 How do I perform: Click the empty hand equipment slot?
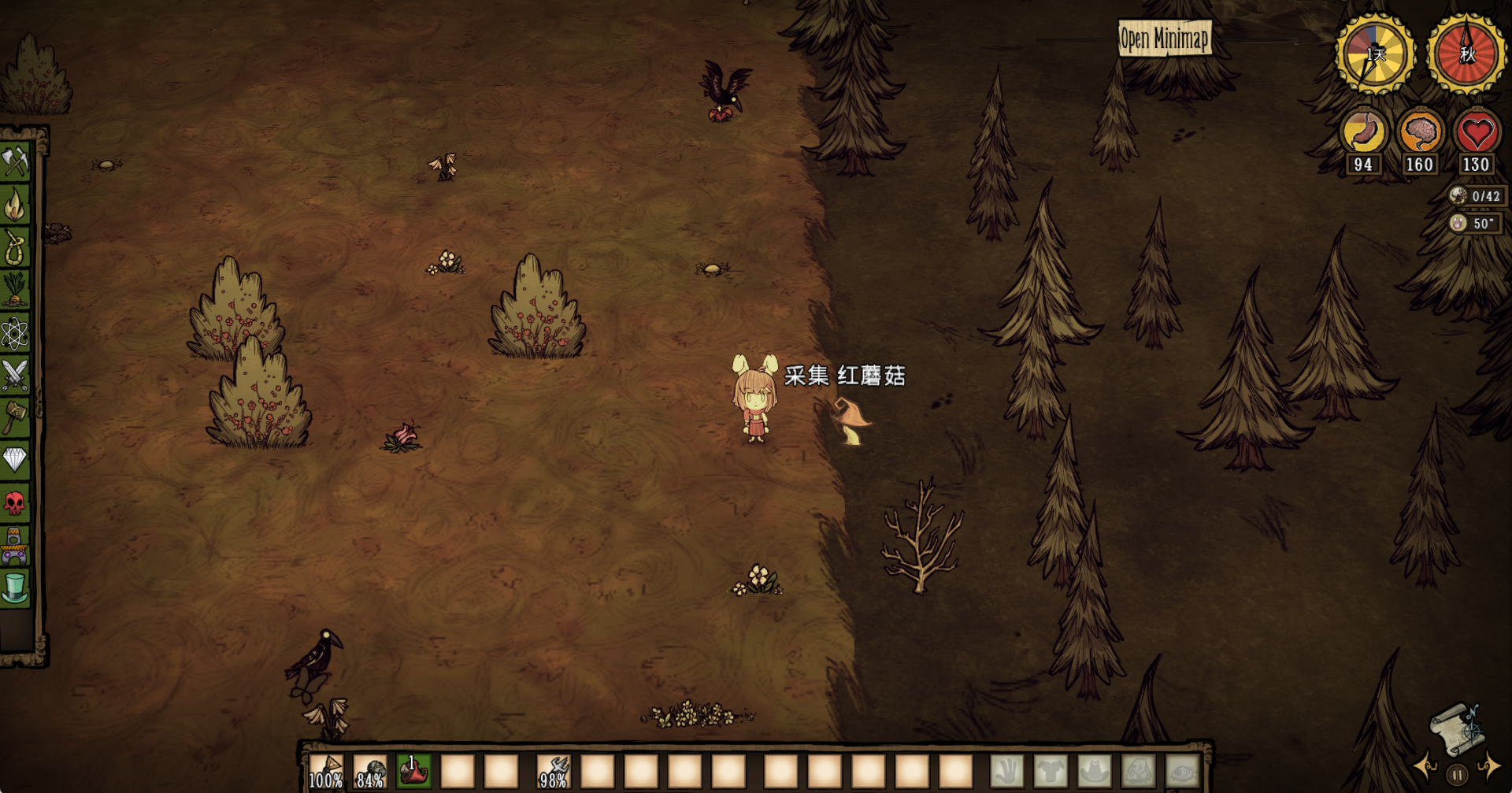pos(1007,772)
